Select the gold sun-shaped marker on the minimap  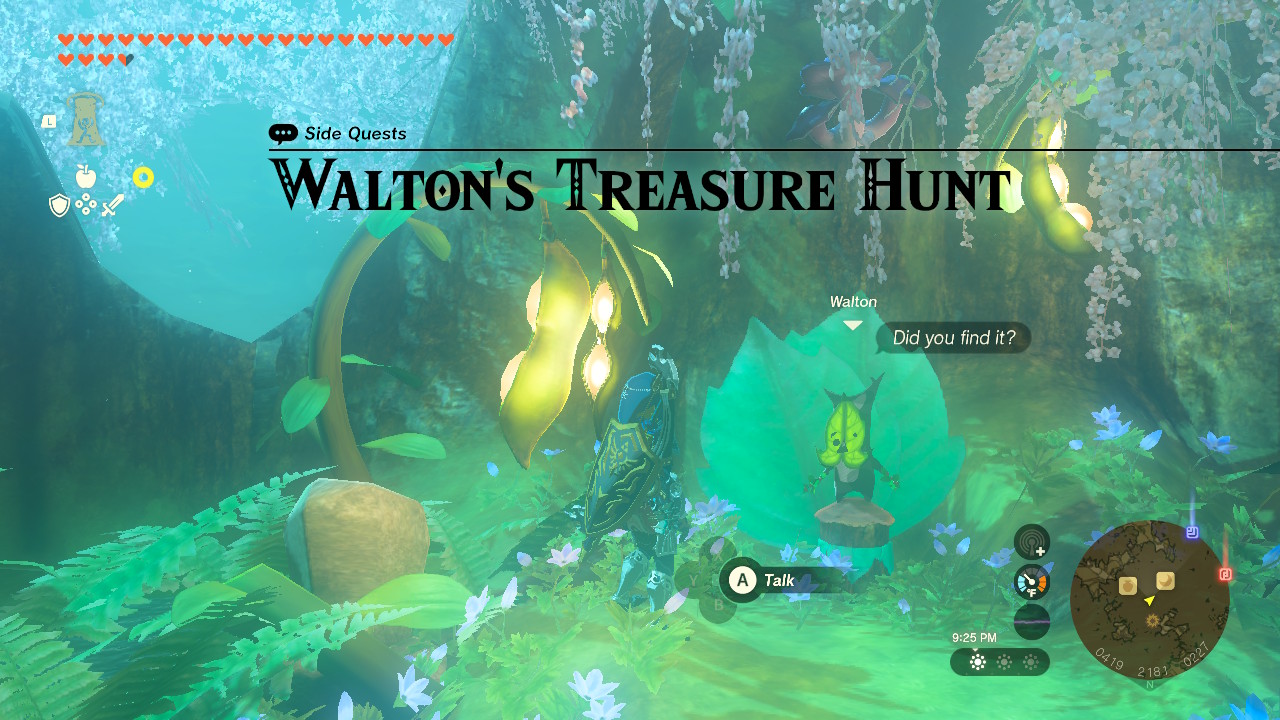(1153, 621)
